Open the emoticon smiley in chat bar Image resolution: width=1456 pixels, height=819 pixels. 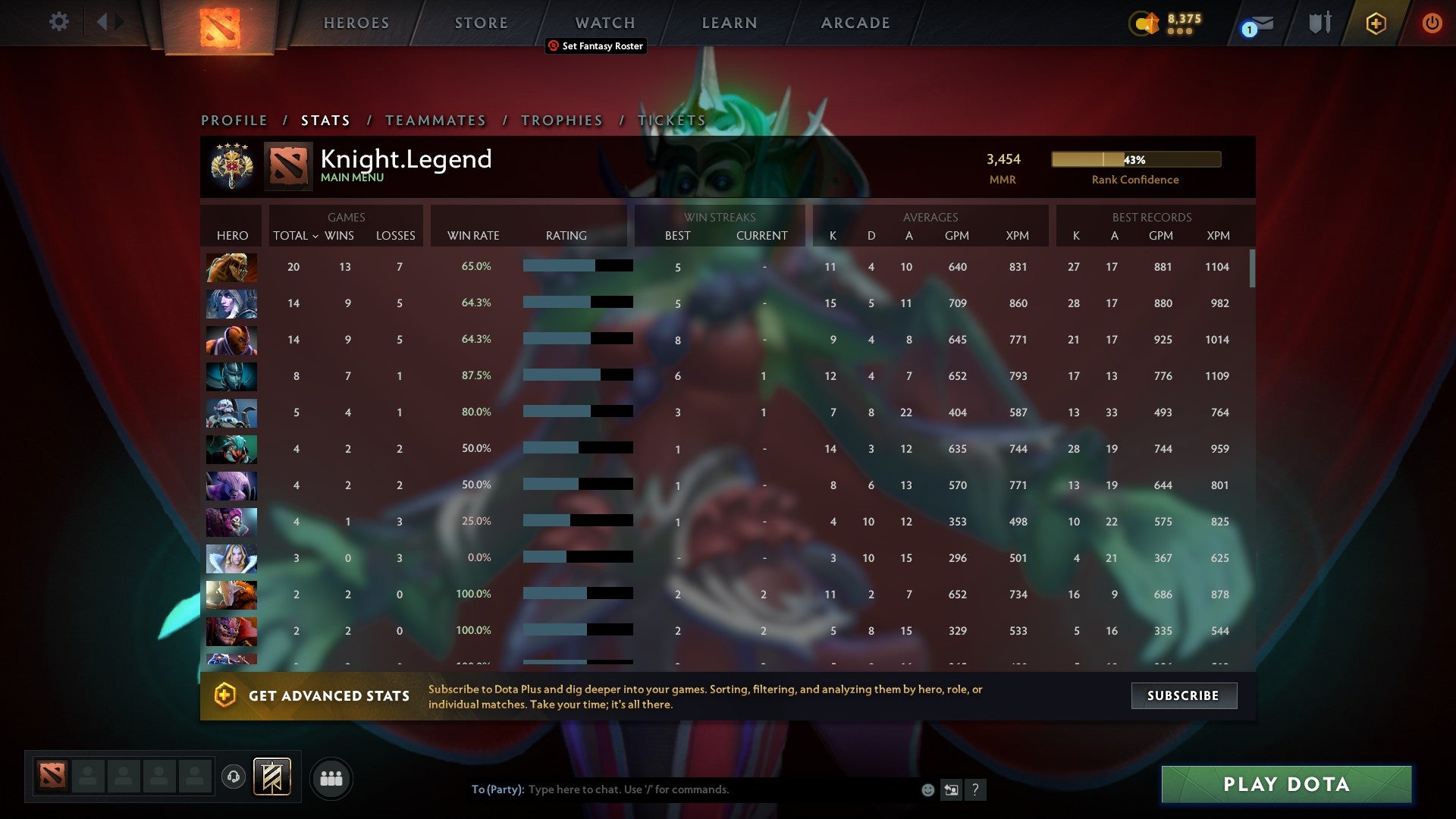click(x=927, y=789)
